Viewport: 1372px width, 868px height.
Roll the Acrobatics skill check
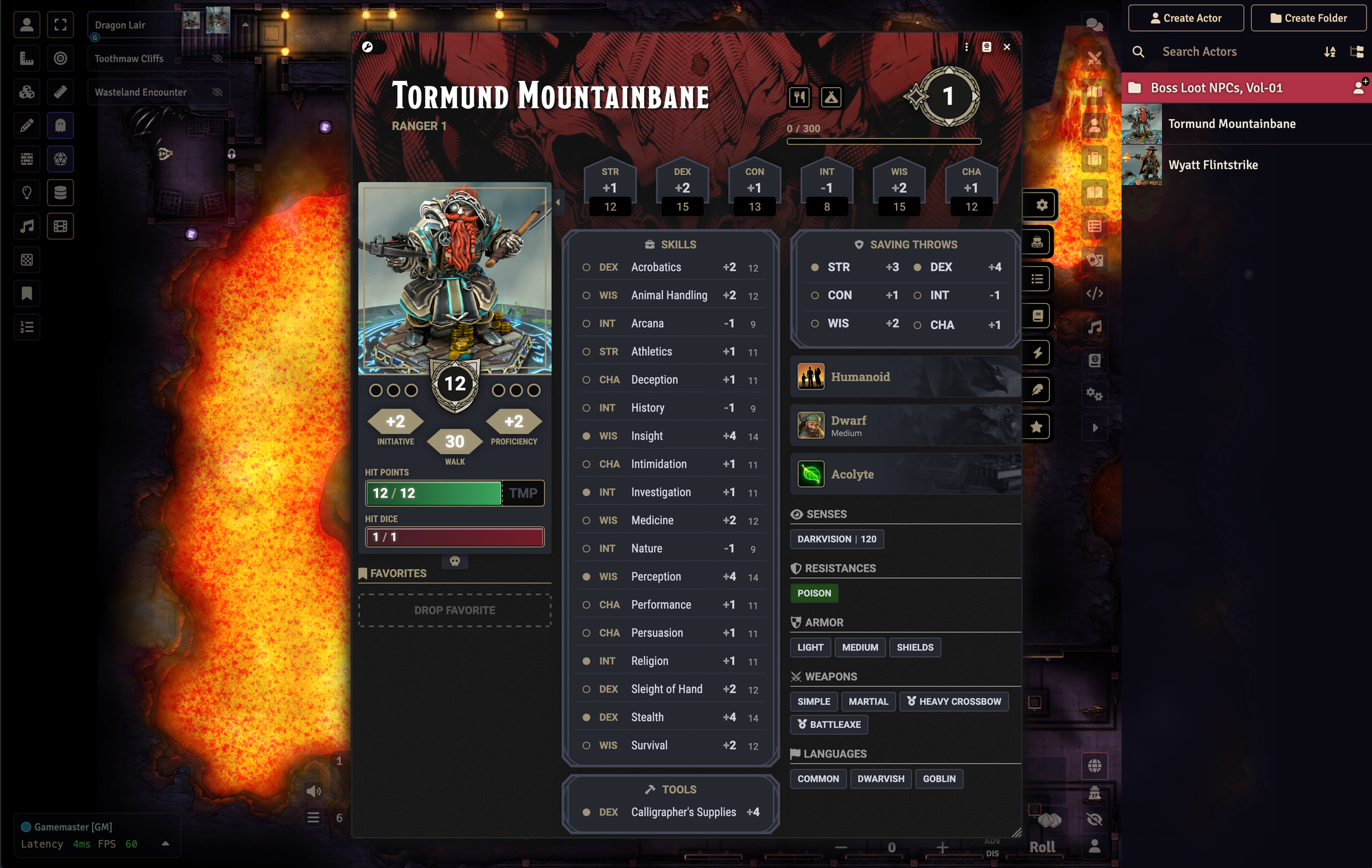click(656, 267)
